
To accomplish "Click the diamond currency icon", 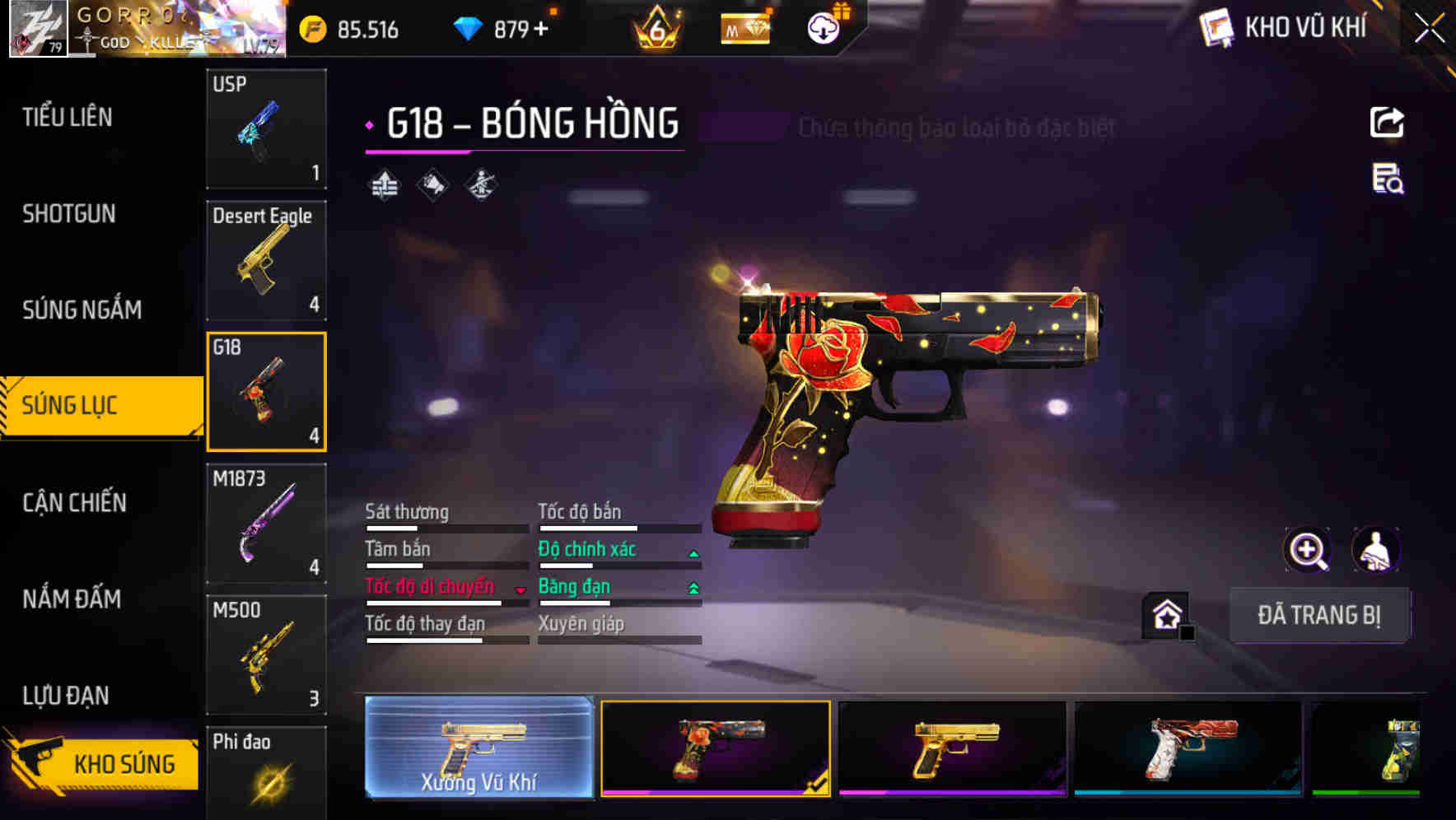I will pyautogui.click(x=469, y=28).
